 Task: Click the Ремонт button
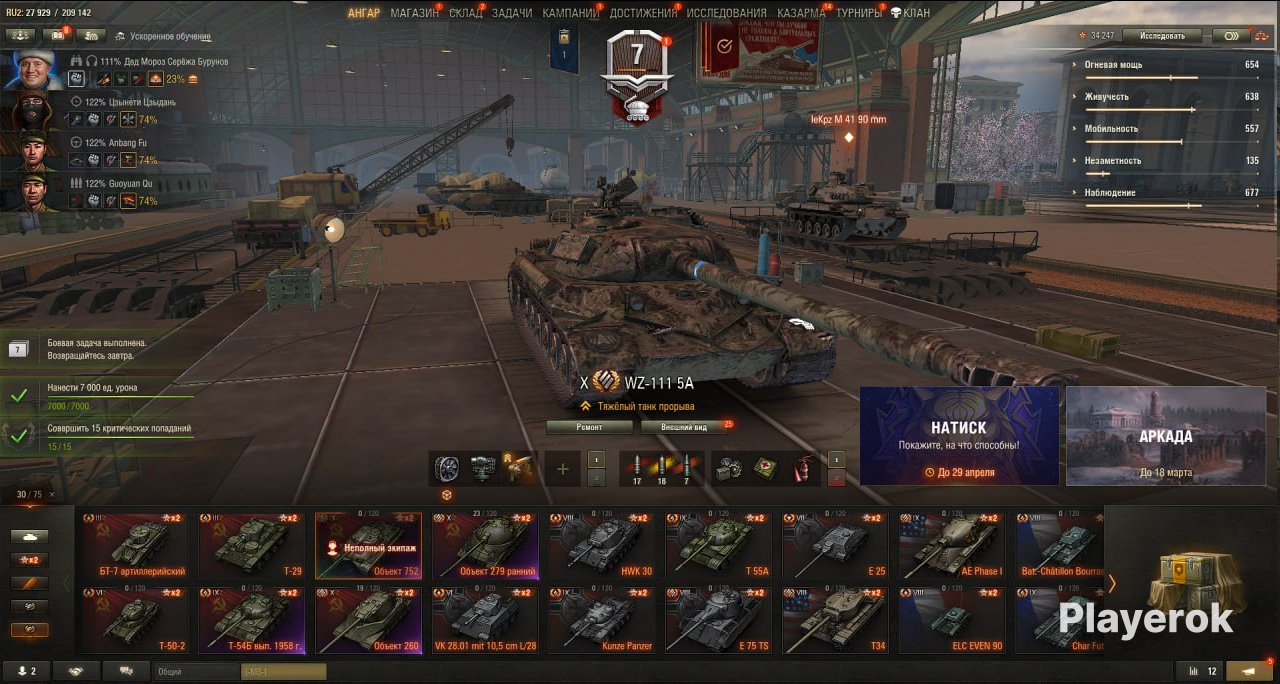(x=589, y=427)
